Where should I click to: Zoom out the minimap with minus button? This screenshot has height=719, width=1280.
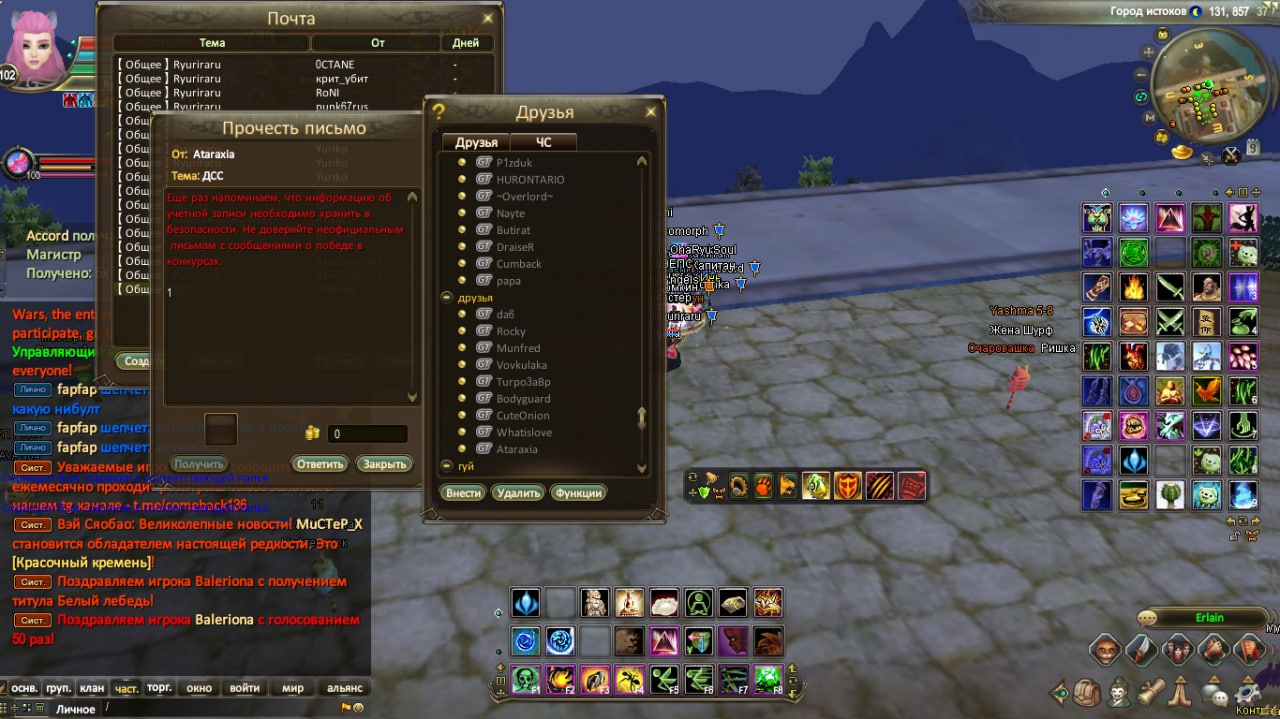tap(1142, 74)
